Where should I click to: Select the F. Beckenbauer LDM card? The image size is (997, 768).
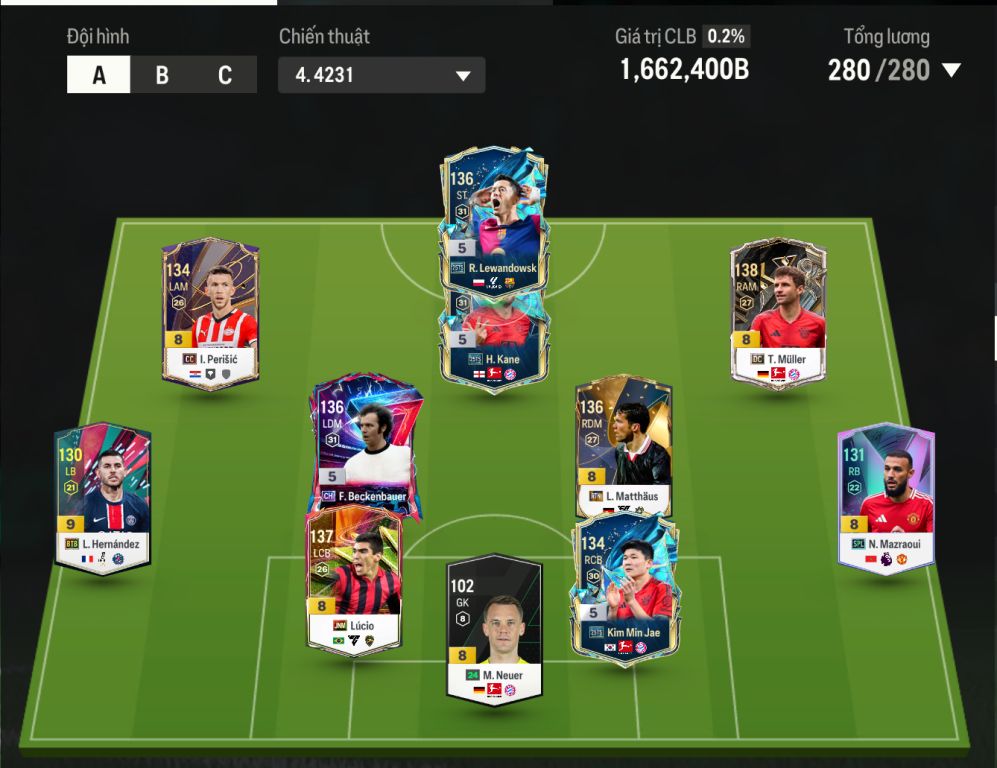[365, 440]
